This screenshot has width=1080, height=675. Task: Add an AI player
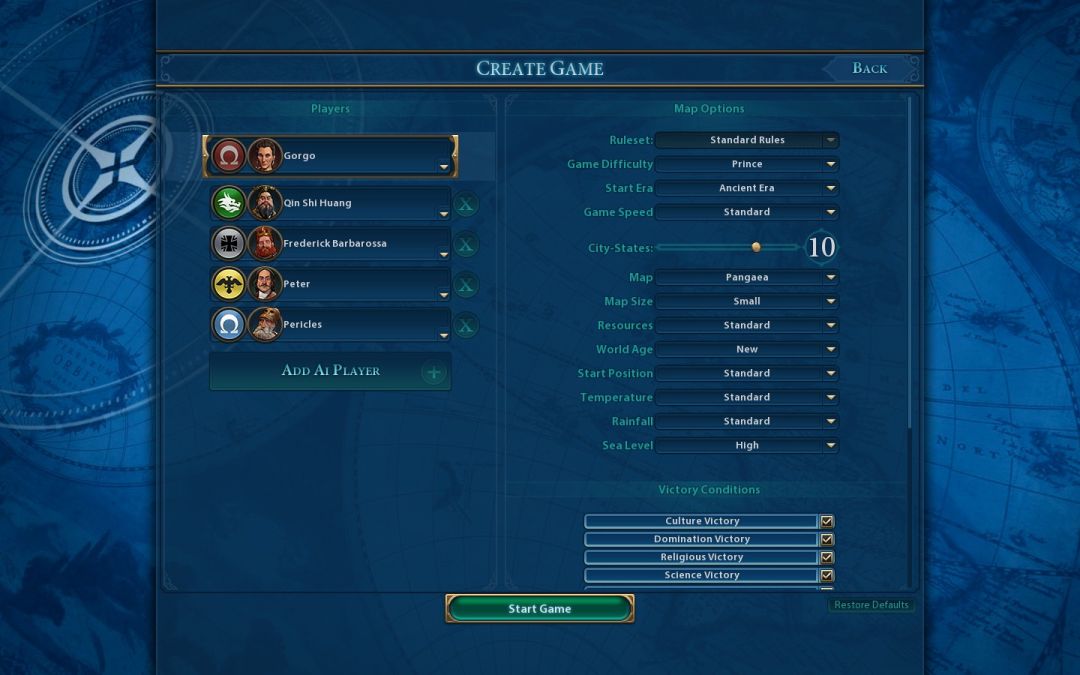330,371
